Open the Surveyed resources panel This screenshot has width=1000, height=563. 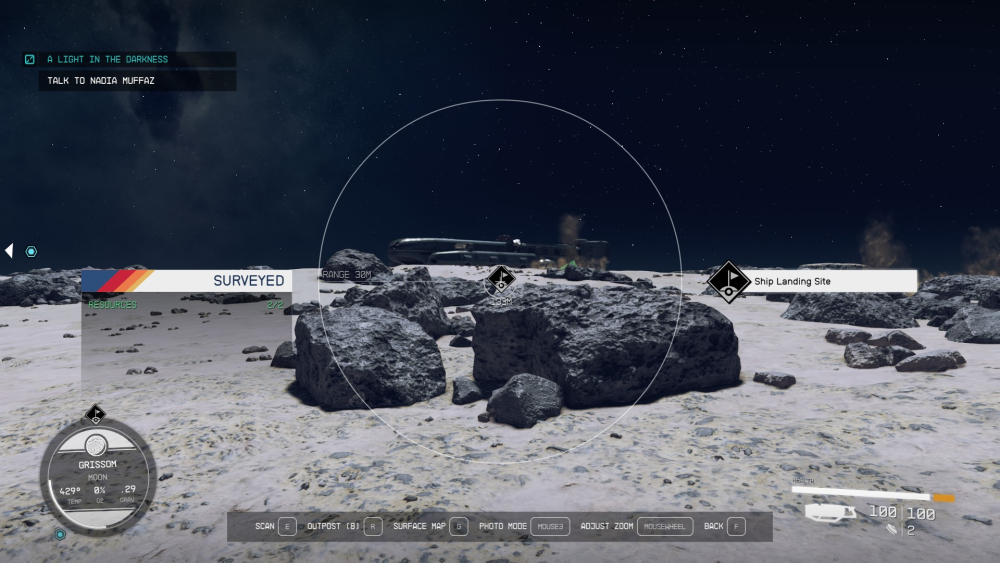[x=186, y=281]
